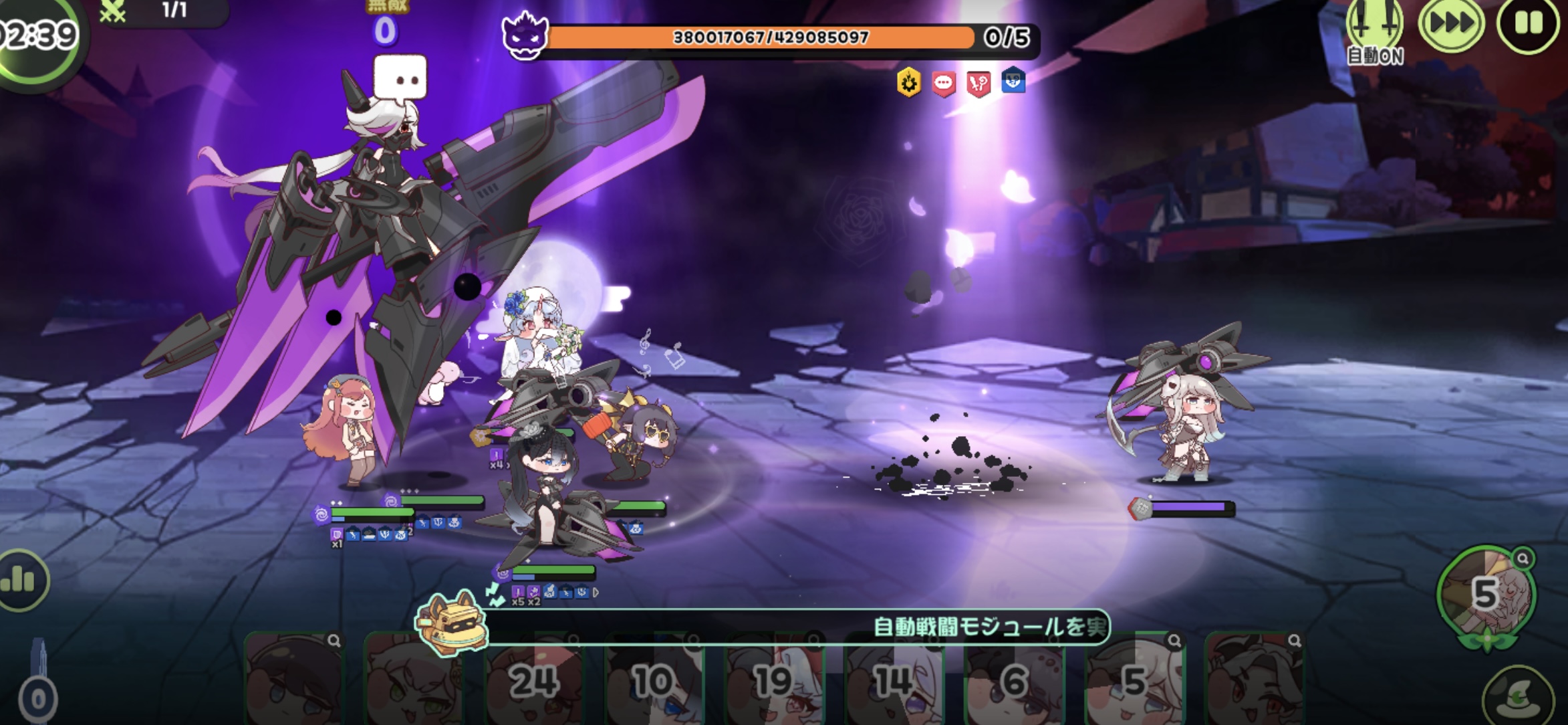The image size is (1568, 725).
Task: Activate the round portrait skill showing 5
Action: 1486,593
